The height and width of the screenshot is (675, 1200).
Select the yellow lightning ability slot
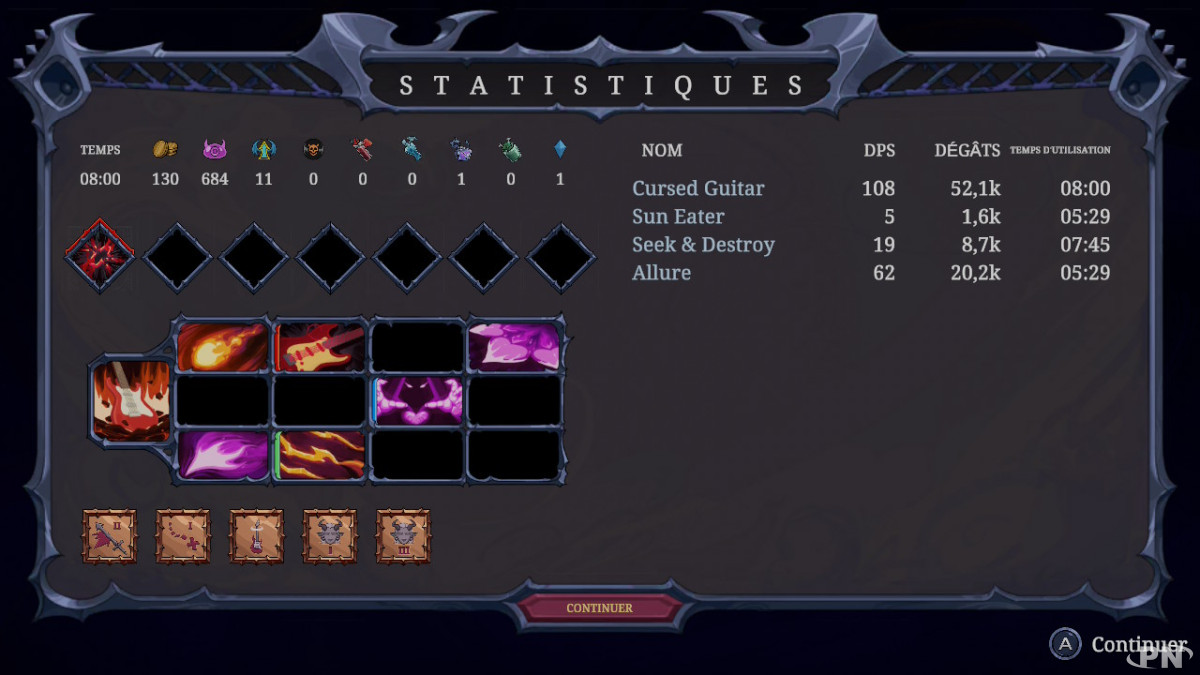coord(320,455)
